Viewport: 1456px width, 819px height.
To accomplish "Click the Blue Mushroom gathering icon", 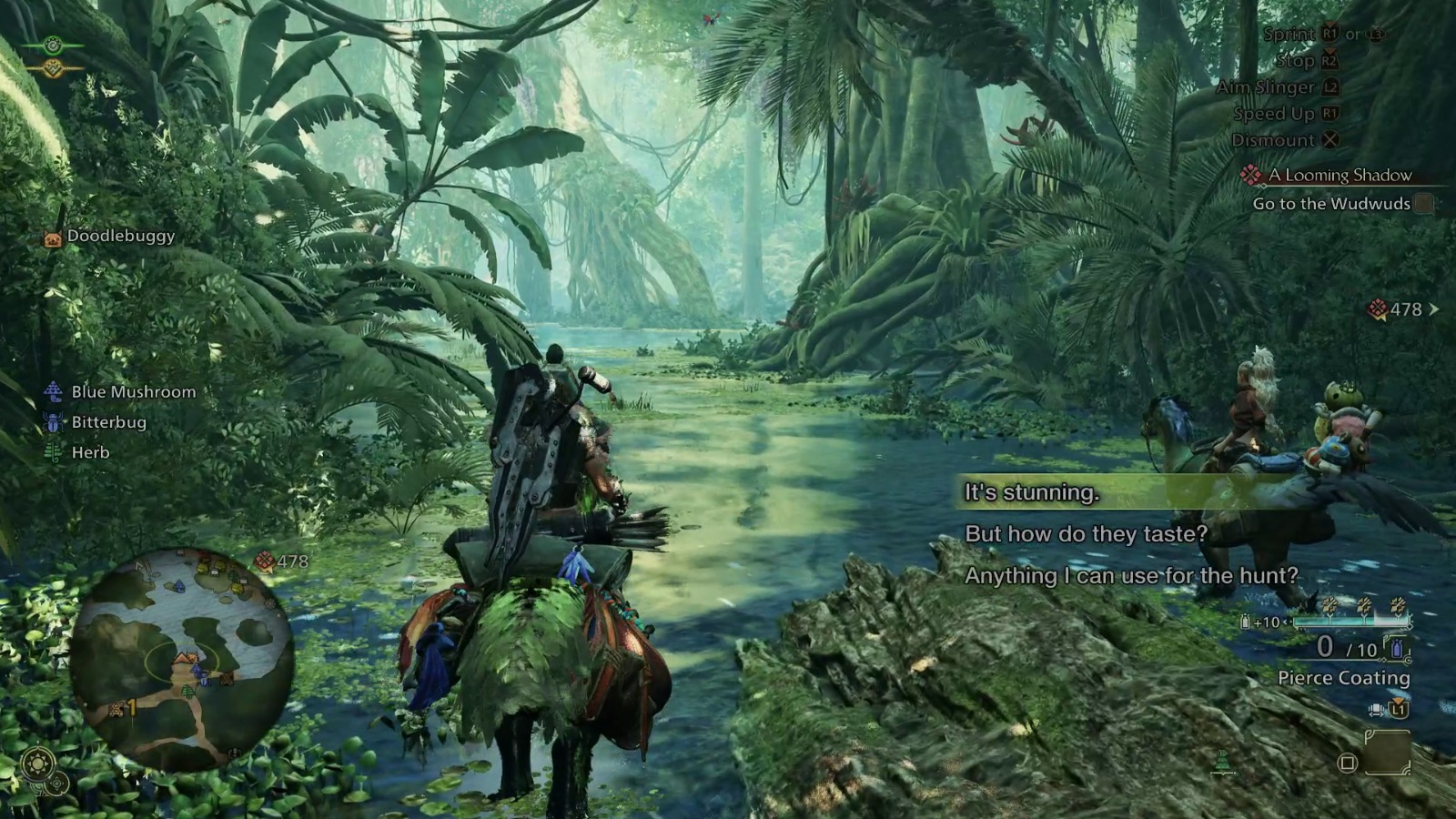I will coord(52,391).
